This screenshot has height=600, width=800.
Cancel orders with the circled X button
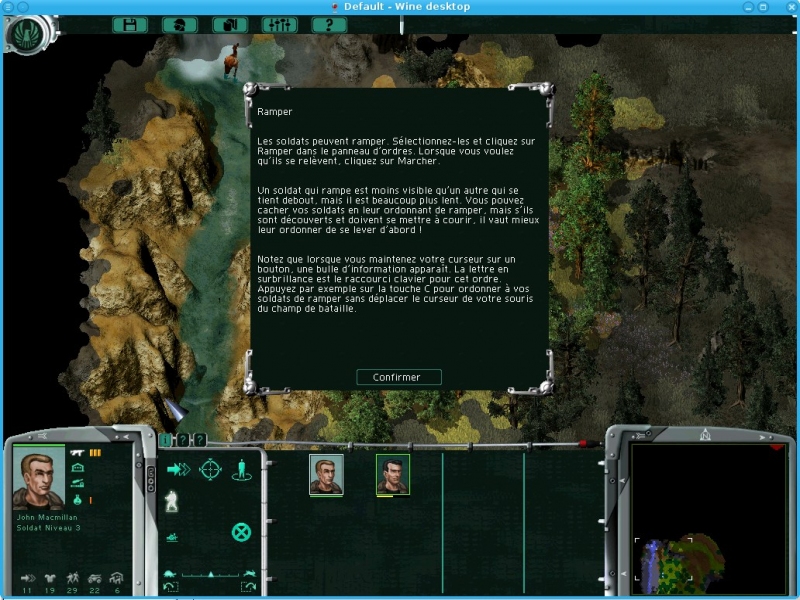click(x=241, y=532)
